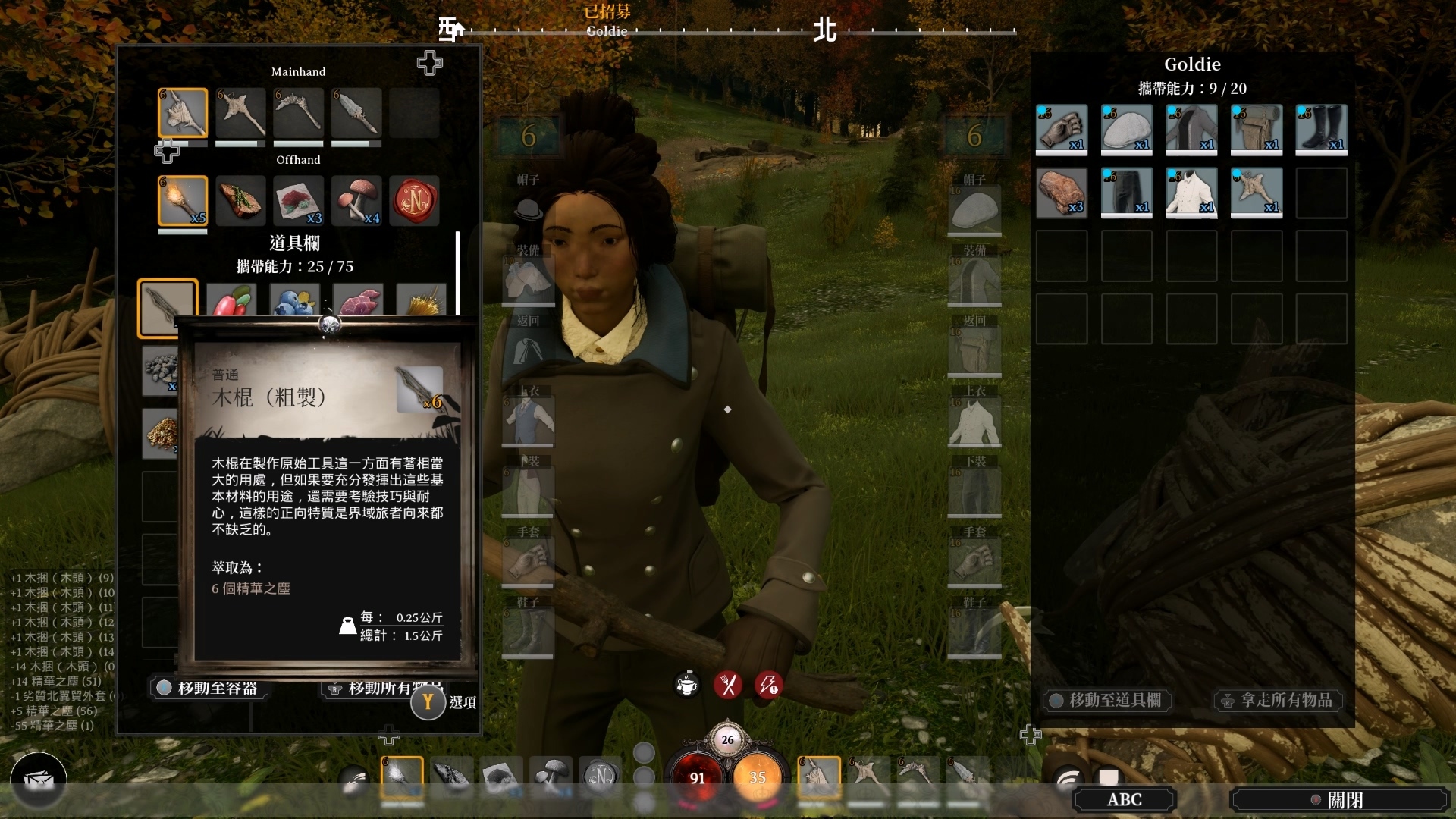
Task: Pick the gloves in Goldie's storage
Action: 1062,130
